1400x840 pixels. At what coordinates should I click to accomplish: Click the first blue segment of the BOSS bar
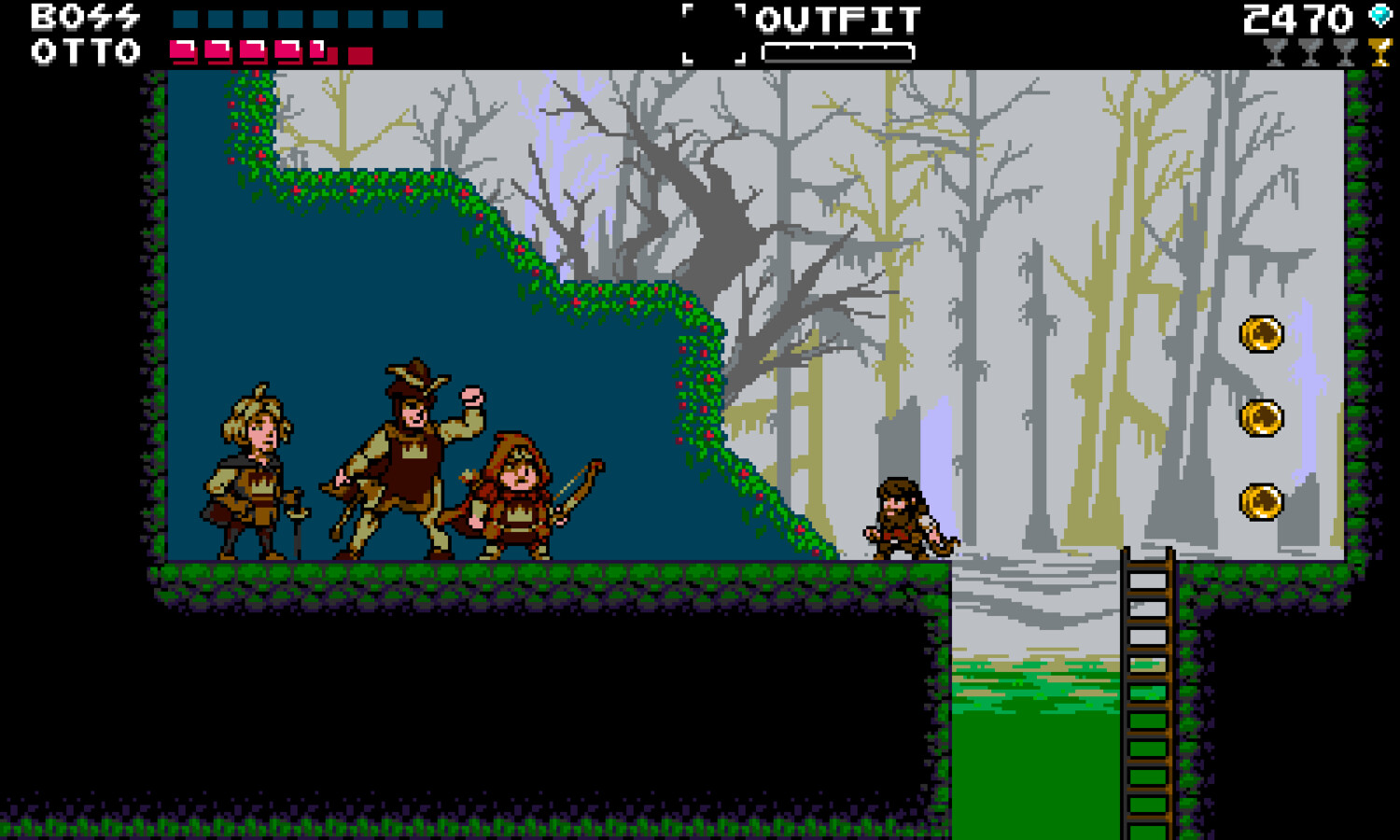click(x=185, y=18)
